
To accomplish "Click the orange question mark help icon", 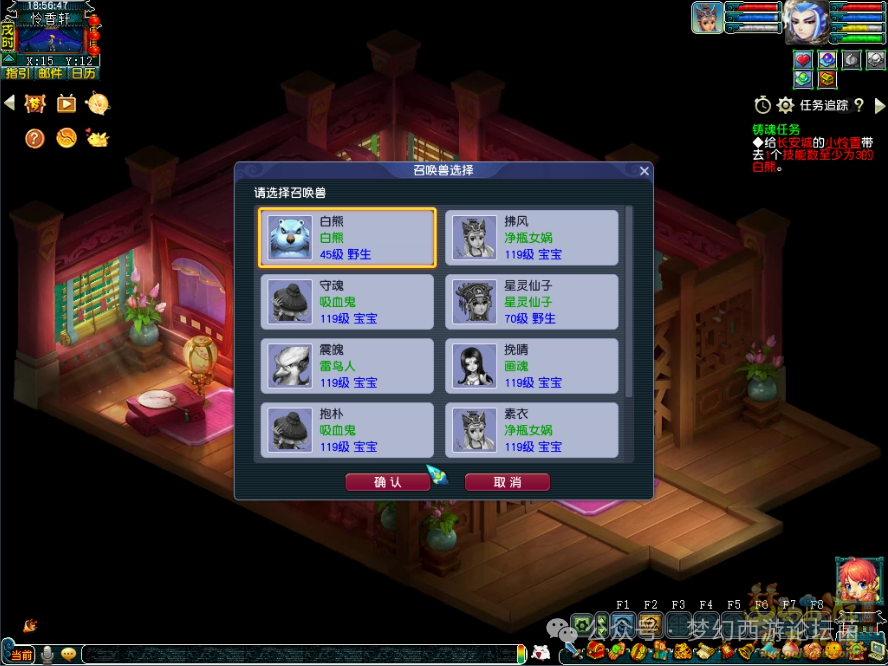I will click(x=35, y=138).
